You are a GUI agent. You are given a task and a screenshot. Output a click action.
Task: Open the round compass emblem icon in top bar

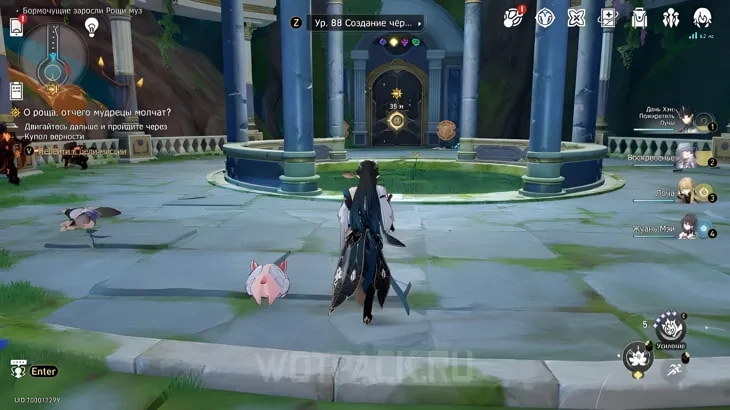point(545,18)
